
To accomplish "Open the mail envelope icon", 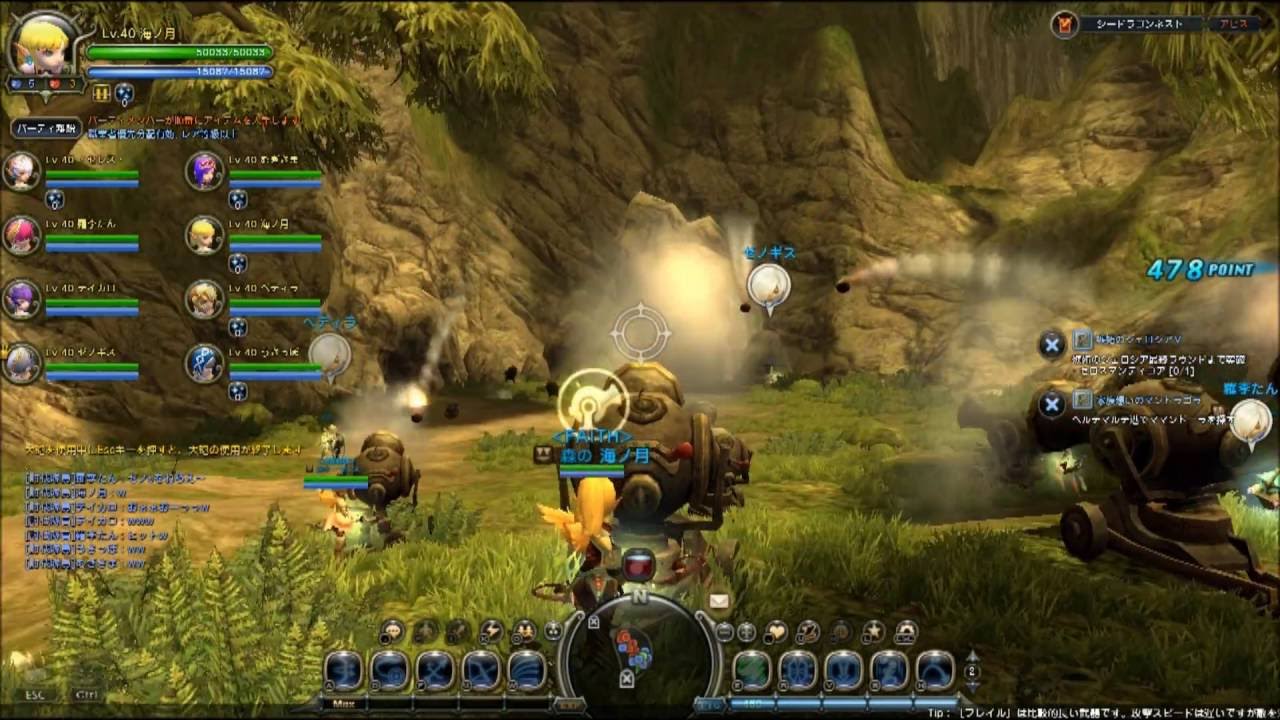I will (718, 601).
